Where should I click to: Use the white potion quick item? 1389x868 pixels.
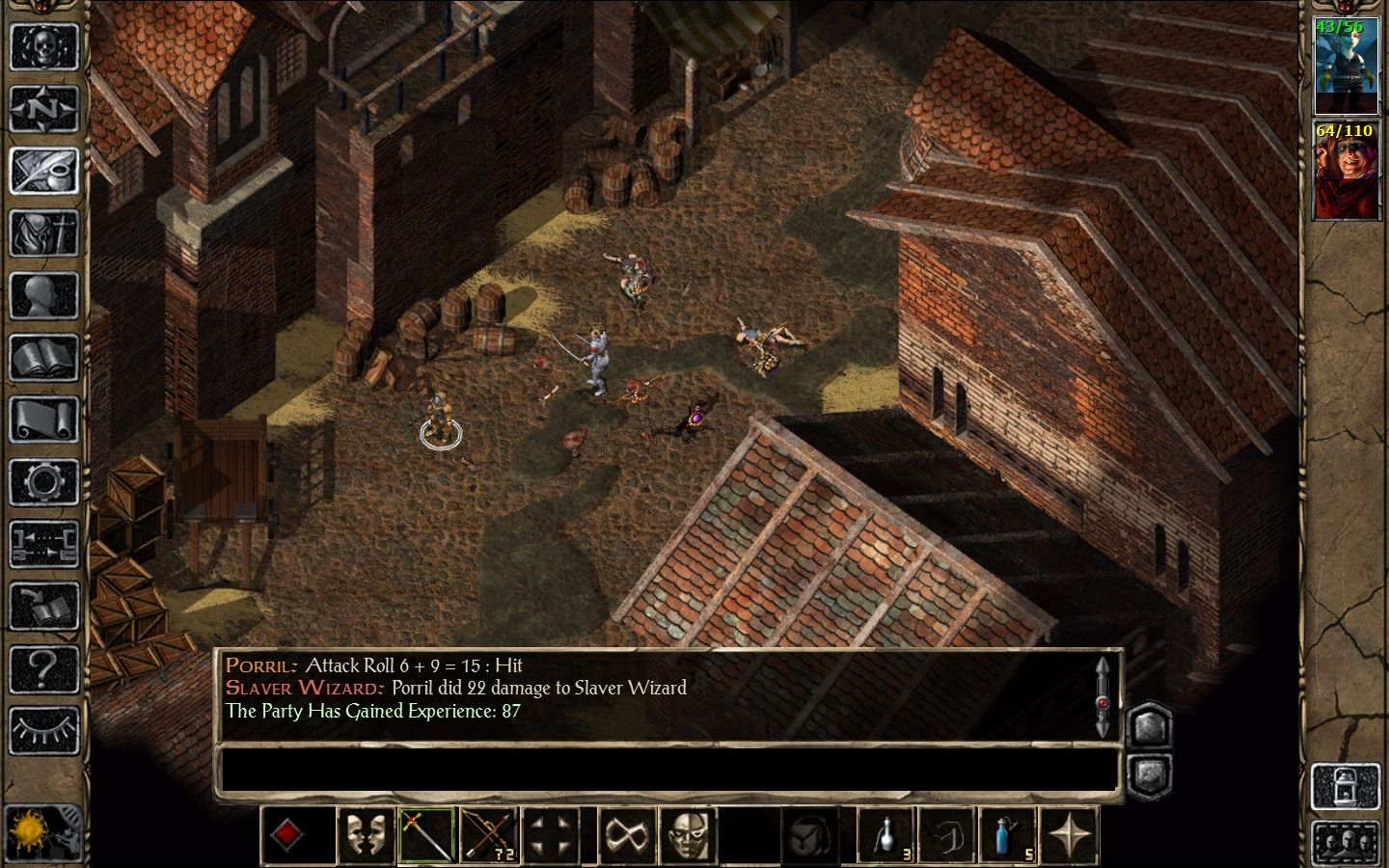886,834
